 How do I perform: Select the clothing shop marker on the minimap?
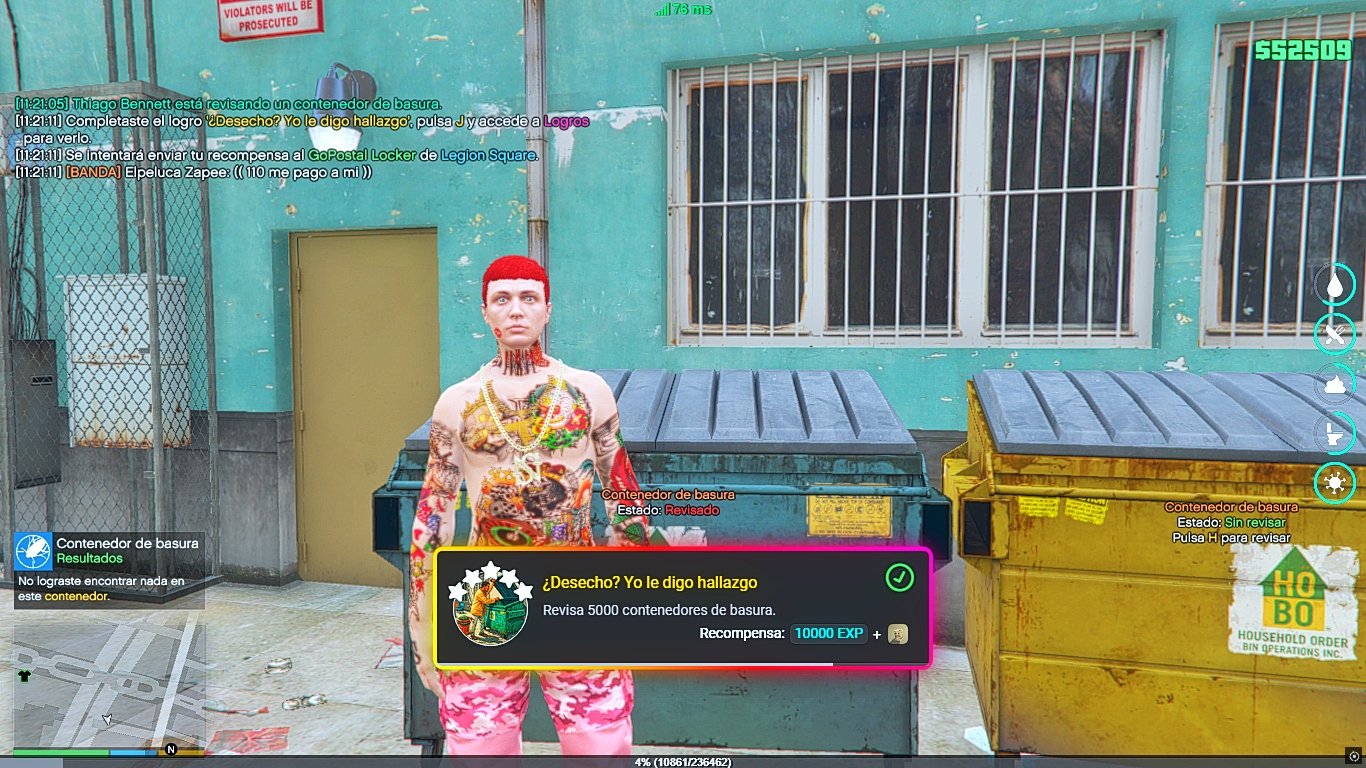pos(25,675)
